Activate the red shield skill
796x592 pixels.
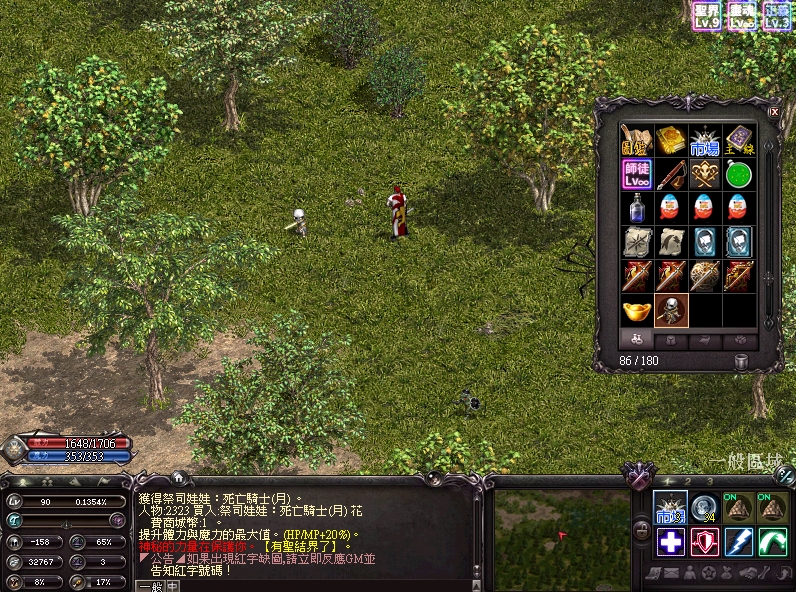[704, 542]
